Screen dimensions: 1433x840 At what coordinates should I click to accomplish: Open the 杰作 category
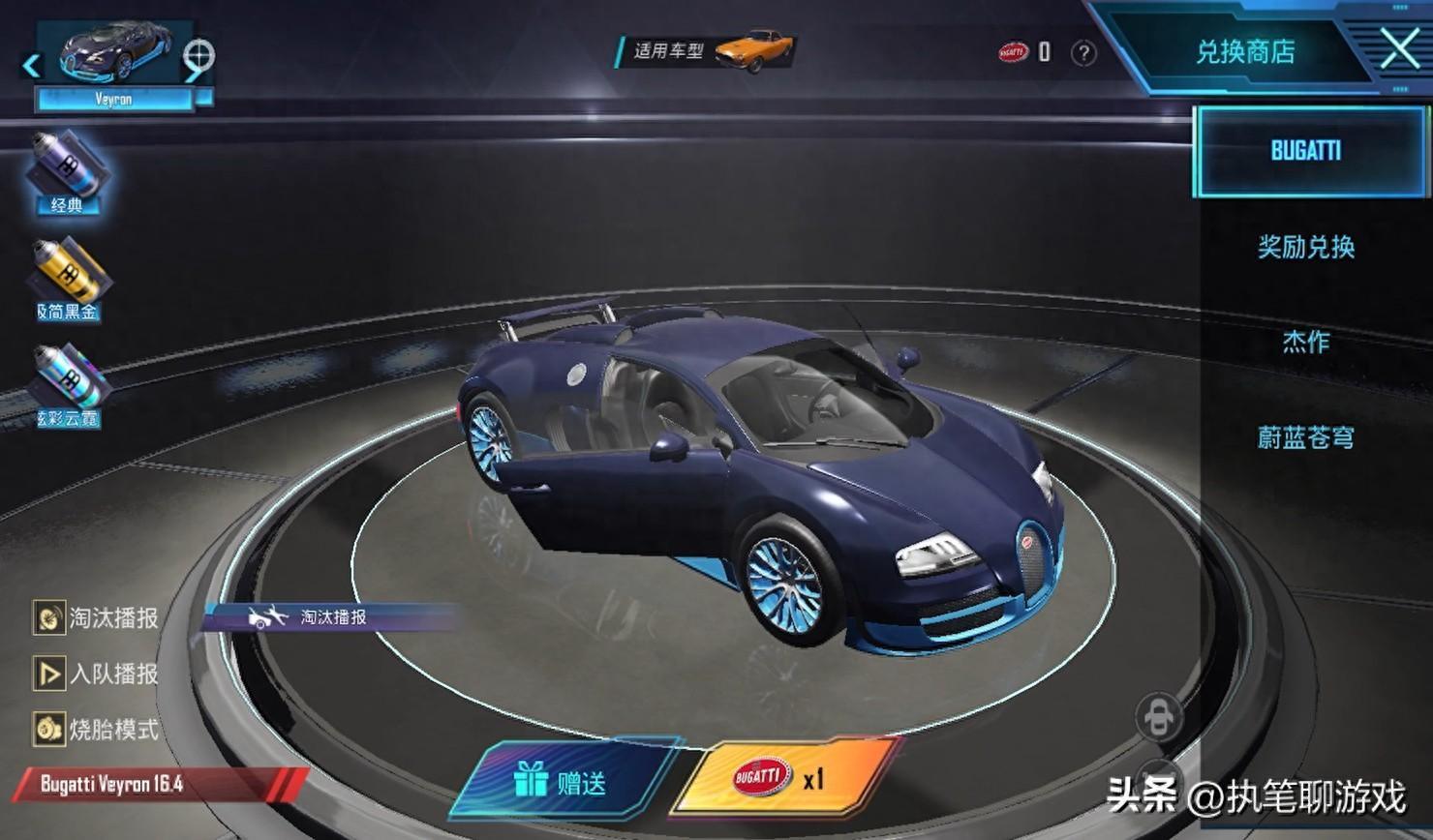click(x=1305, y=342)
